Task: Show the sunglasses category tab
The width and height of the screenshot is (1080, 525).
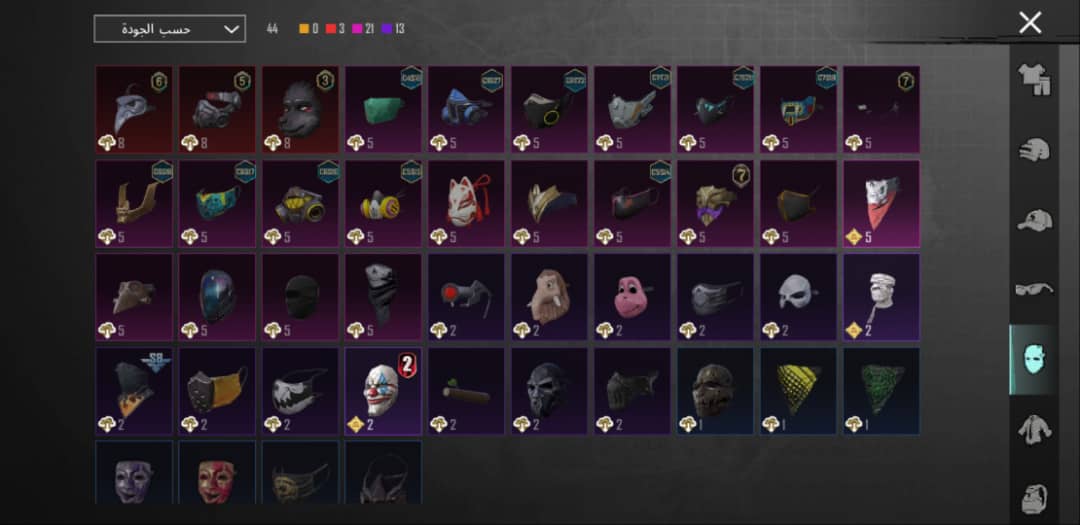Action: (x=1033, y=290)
